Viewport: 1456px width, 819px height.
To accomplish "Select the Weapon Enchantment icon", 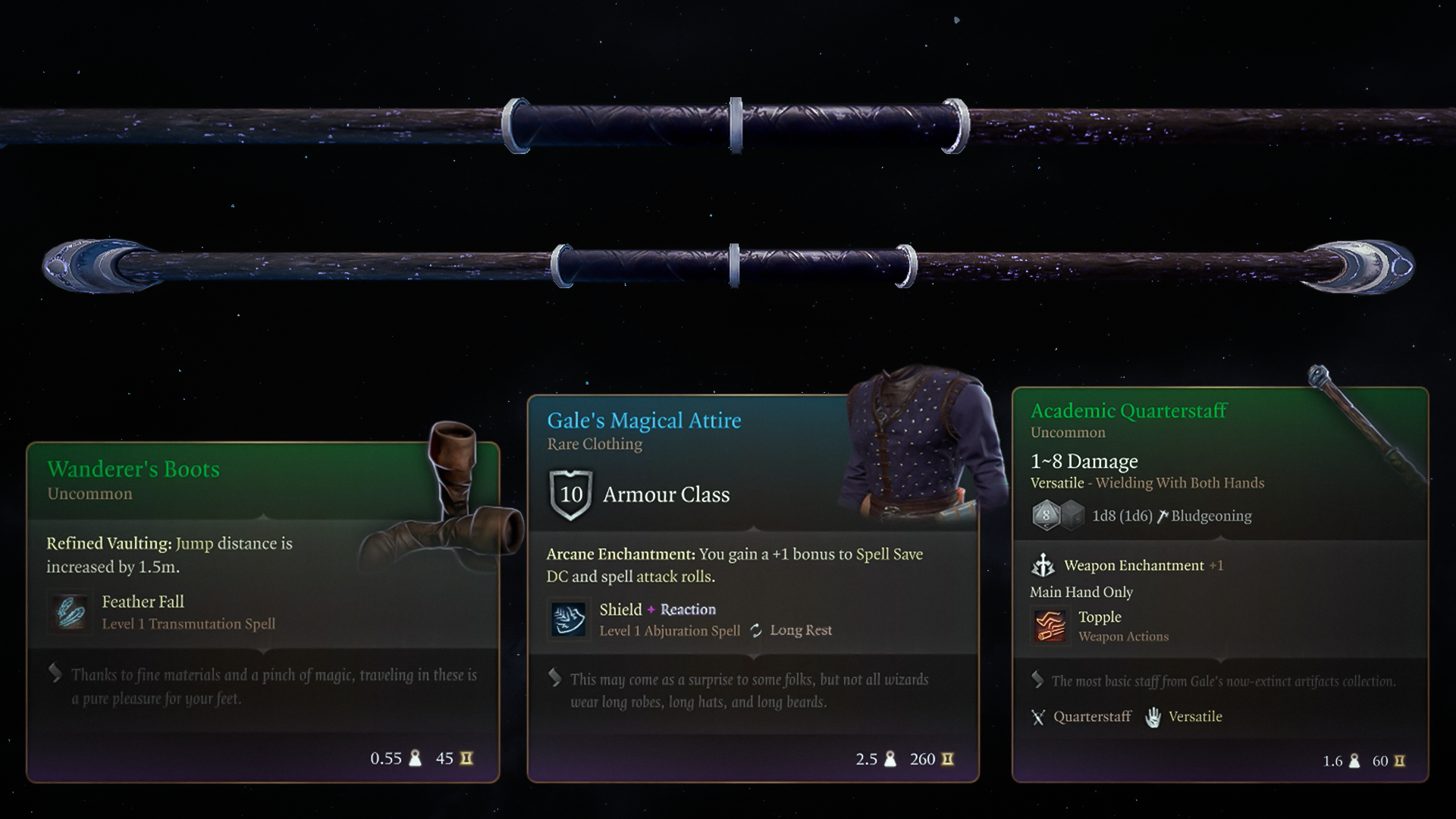I will point(1043,565).
